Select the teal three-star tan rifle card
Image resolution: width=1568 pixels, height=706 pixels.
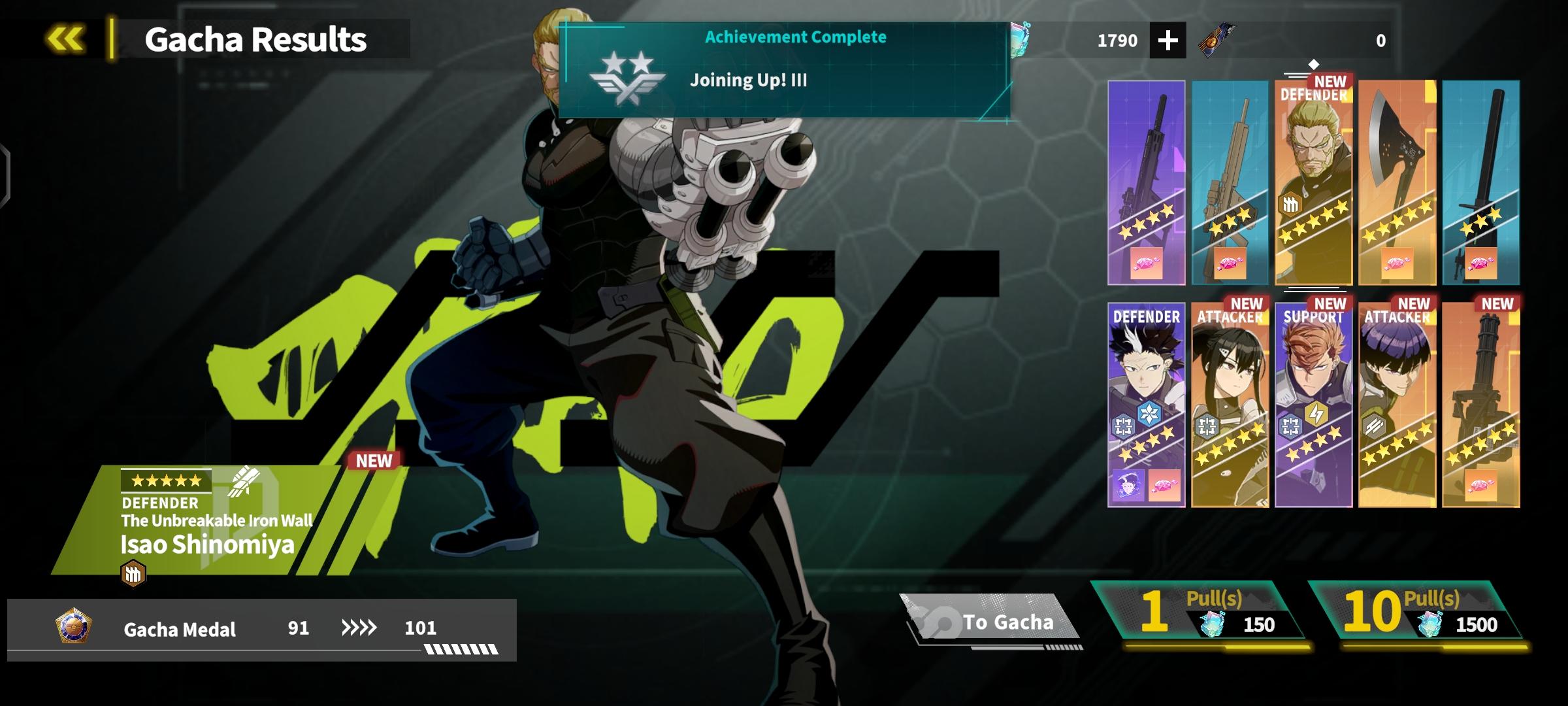(x=1230, y=183)
